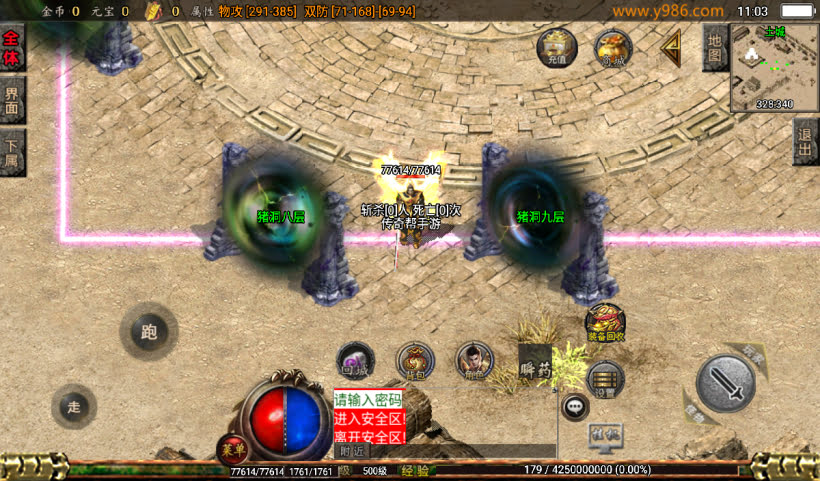Open the 设置 settings icon
This screenshot has width=820, height=481.
[605, 380]
